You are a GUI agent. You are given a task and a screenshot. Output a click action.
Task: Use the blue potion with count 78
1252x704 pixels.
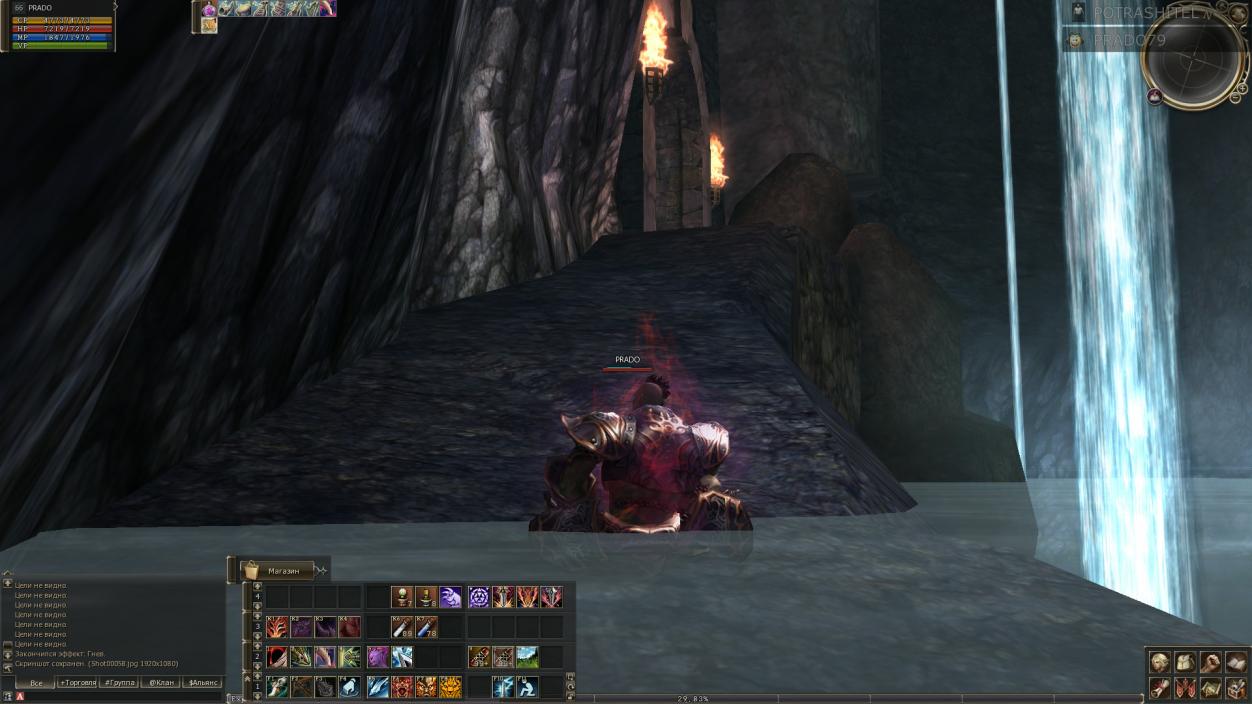point(426,627)
